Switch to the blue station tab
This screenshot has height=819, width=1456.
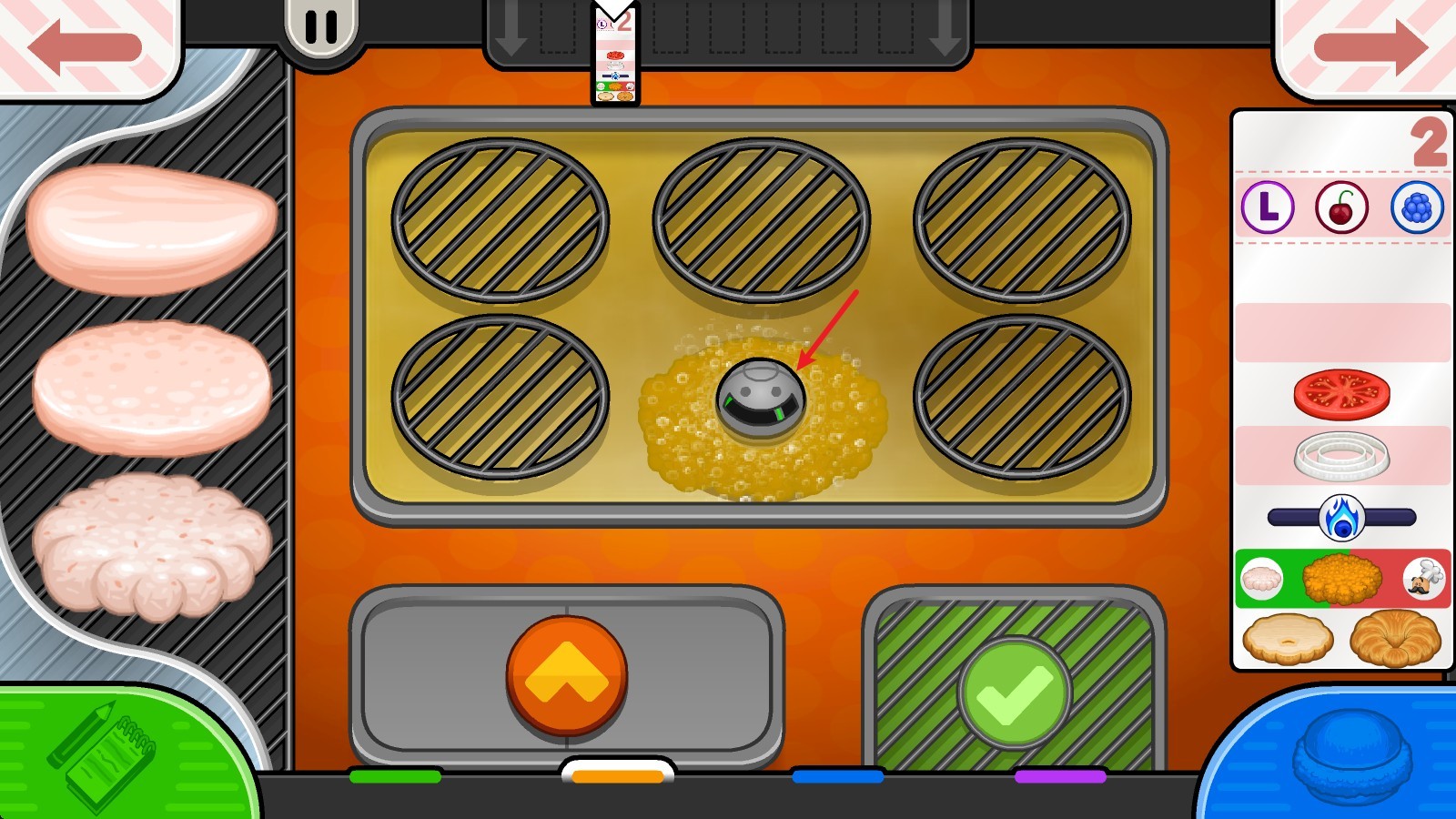coord(837,776)
